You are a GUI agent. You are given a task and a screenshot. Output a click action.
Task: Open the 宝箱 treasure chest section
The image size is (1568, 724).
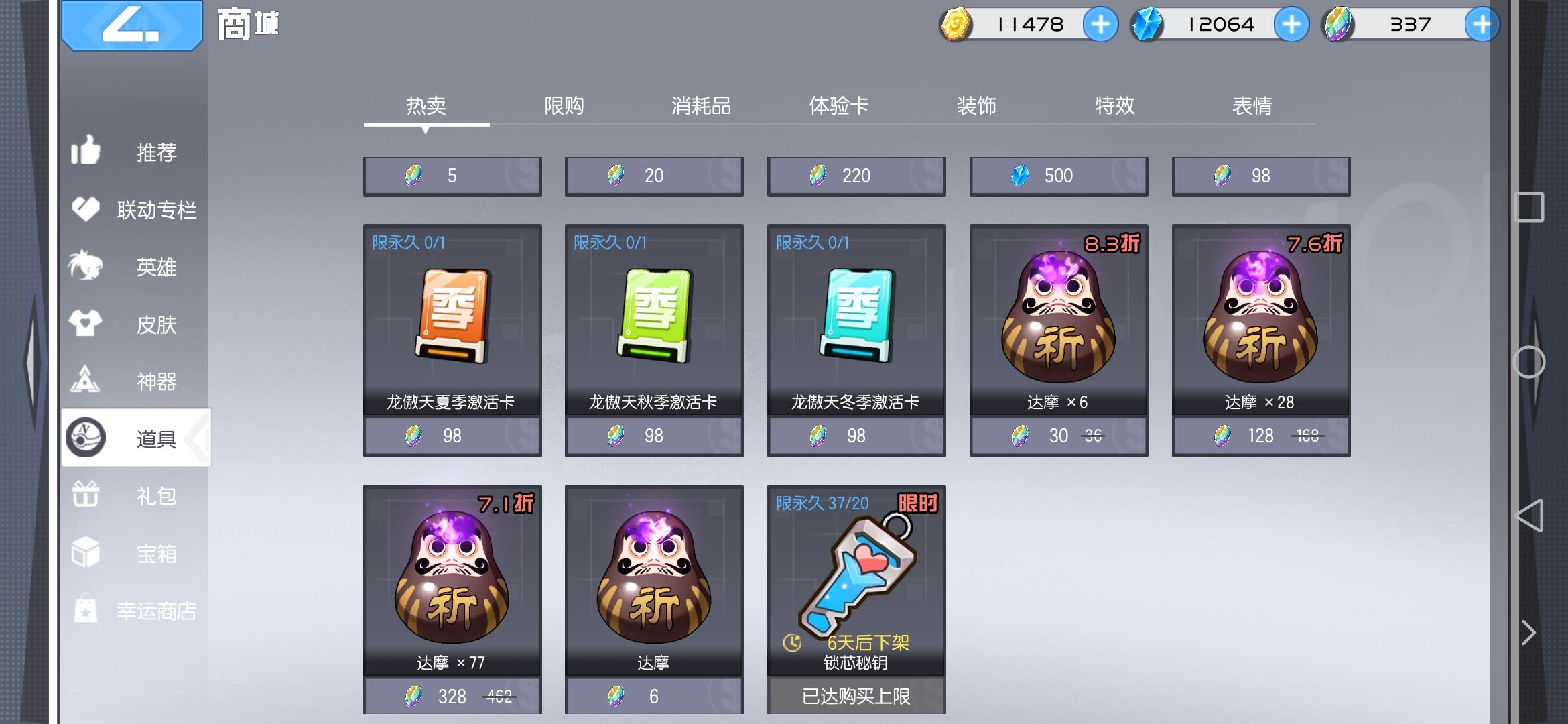134,552
